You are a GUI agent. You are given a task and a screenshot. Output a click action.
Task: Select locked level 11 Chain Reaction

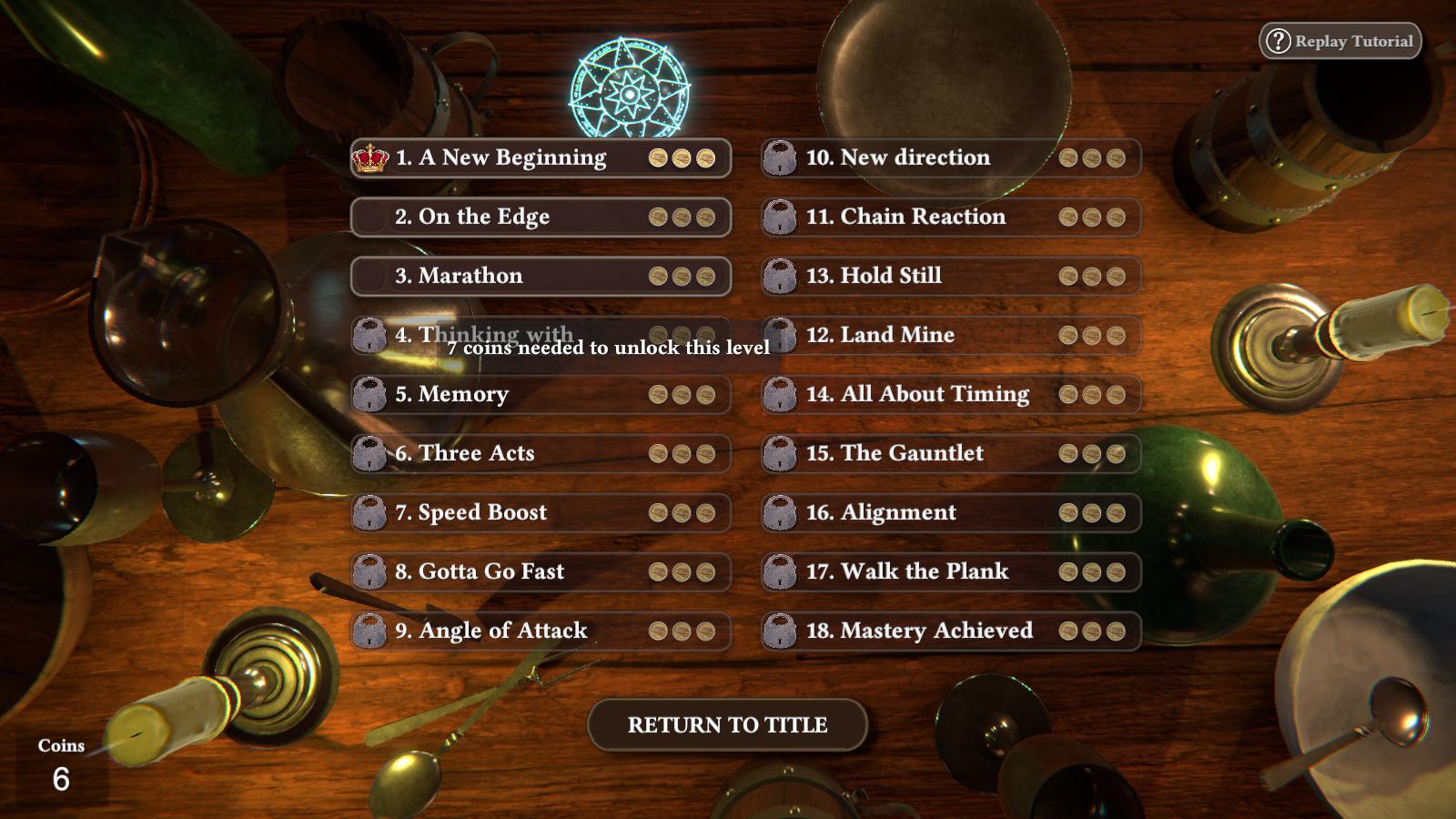pos(951,217)
